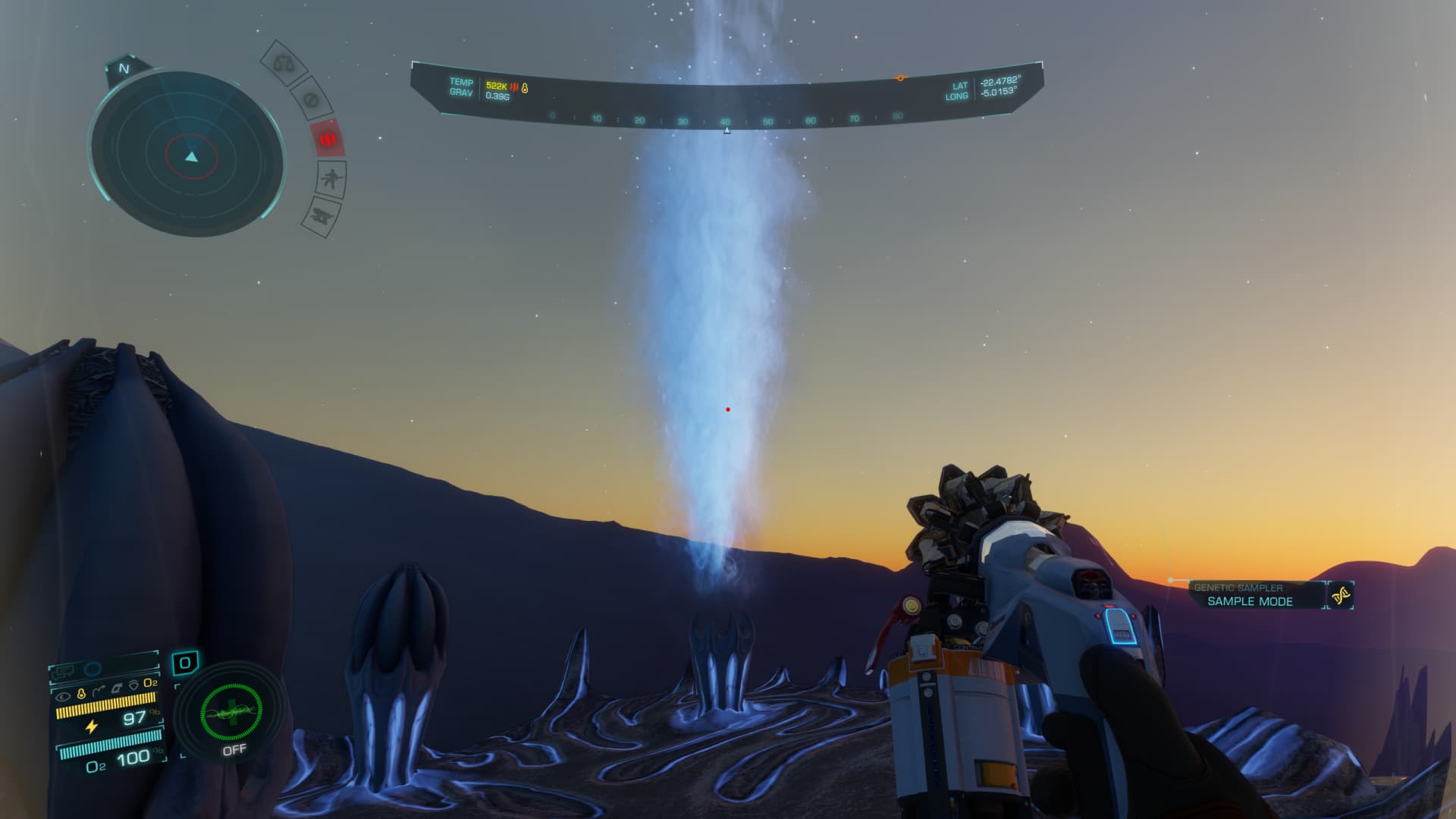The image size is (1456, 819).
Task: Select the yellow DNA helix icon
Action: click(x=1341, y=596)
